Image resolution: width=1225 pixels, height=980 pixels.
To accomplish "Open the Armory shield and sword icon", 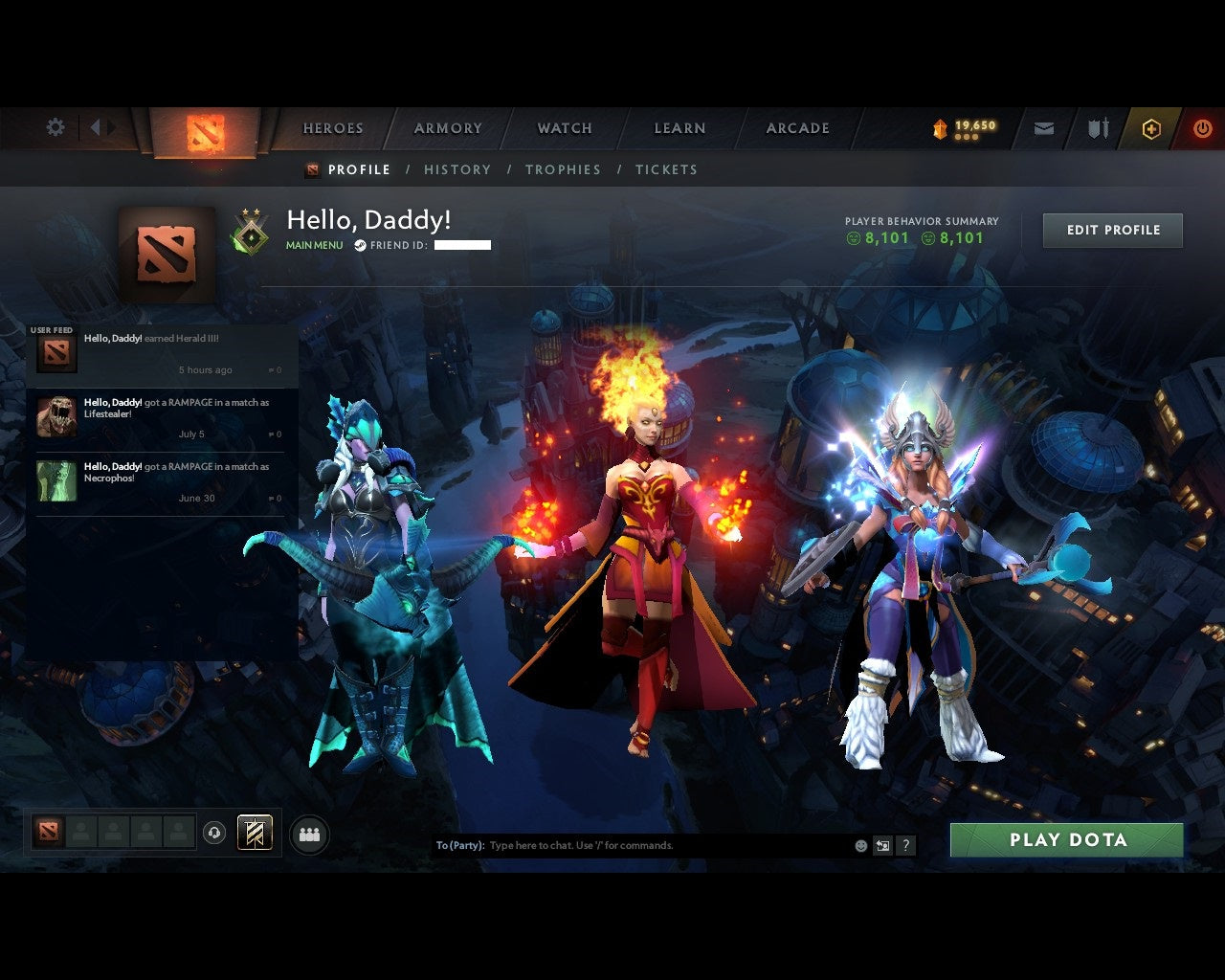I will tap(1097, 126).
